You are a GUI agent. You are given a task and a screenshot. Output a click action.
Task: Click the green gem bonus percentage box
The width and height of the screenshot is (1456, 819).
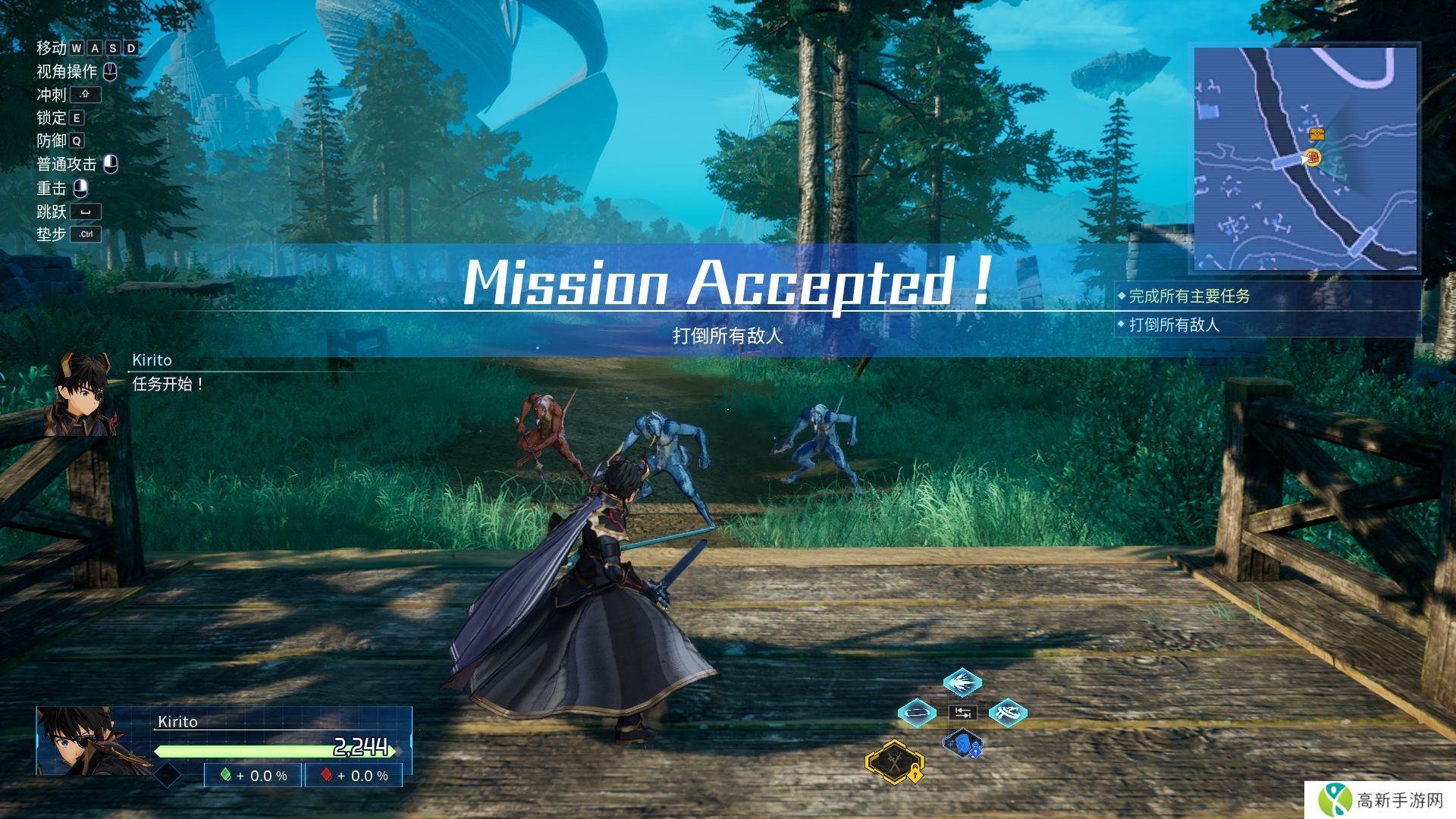coord(253,776)
